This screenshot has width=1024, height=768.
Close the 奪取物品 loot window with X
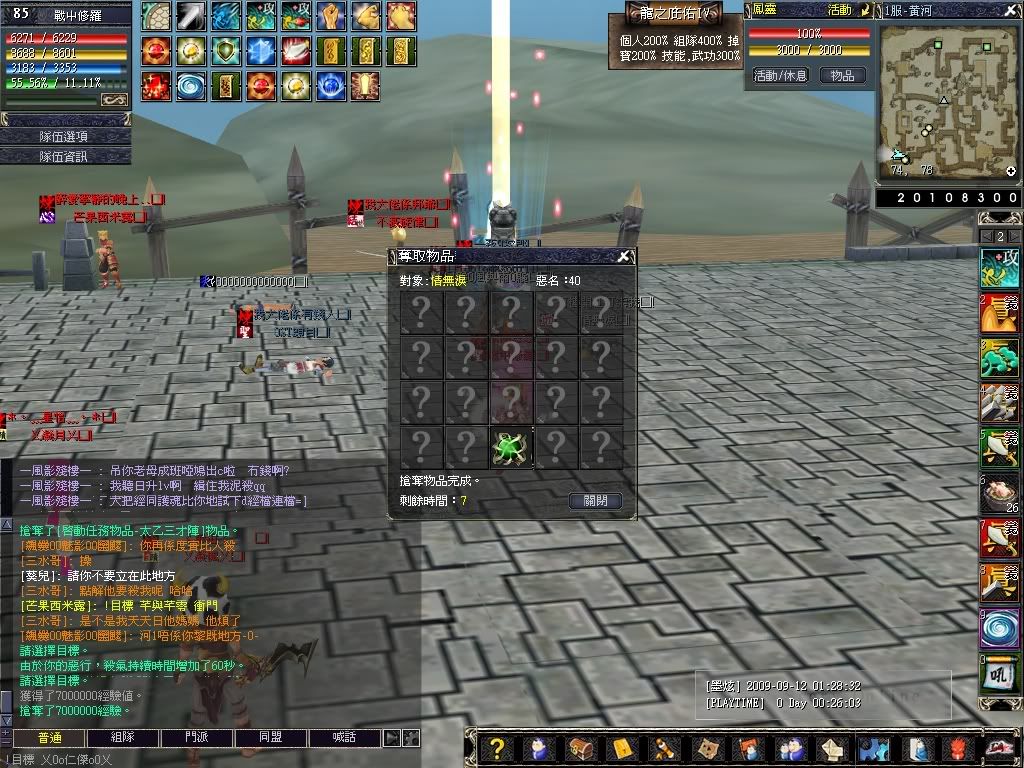(x=624, y=257)
